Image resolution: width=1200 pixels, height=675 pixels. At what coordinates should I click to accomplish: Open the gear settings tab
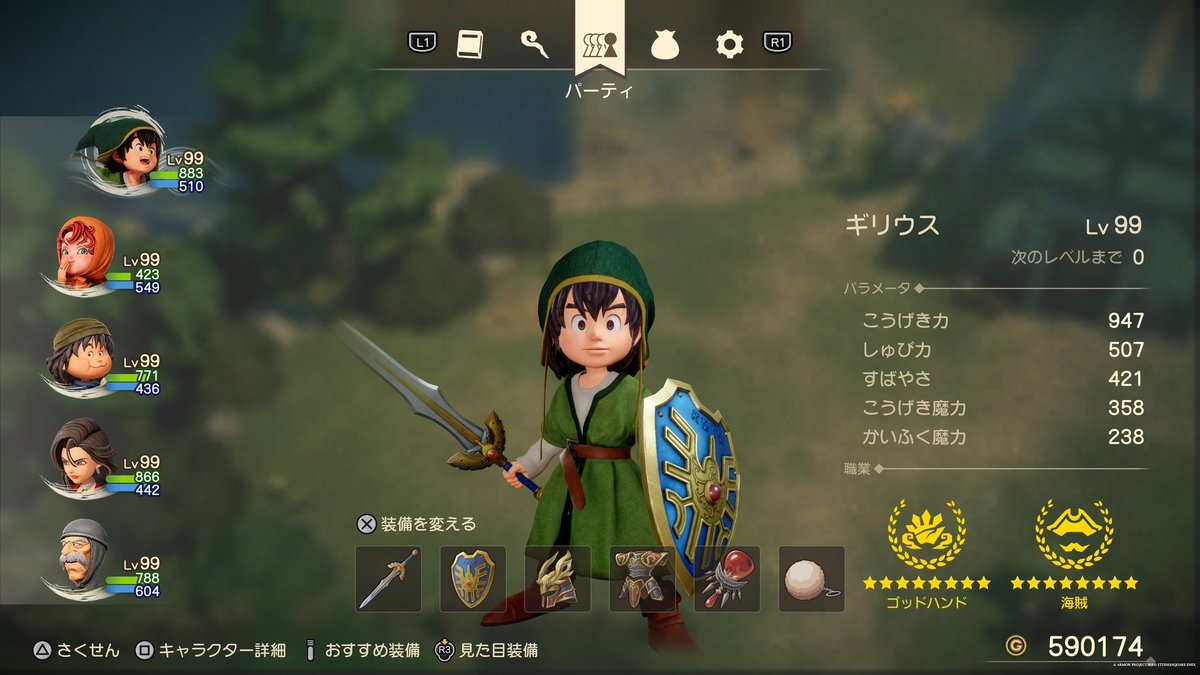click(x=729, y=43)
